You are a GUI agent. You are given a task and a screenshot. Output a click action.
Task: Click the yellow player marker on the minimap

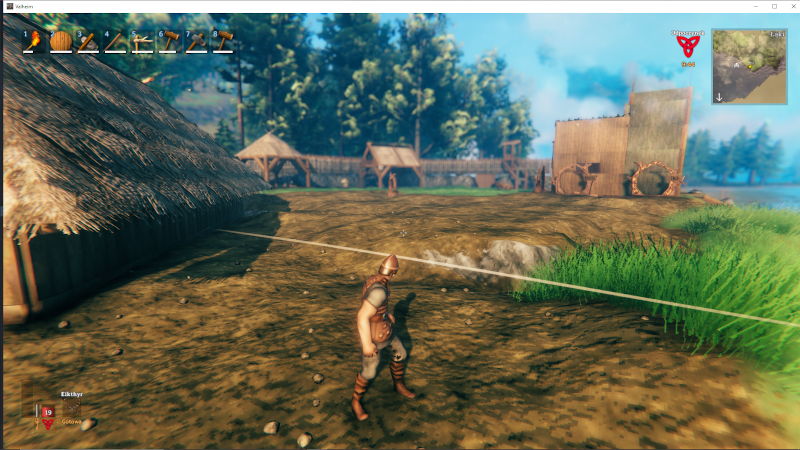750,64
